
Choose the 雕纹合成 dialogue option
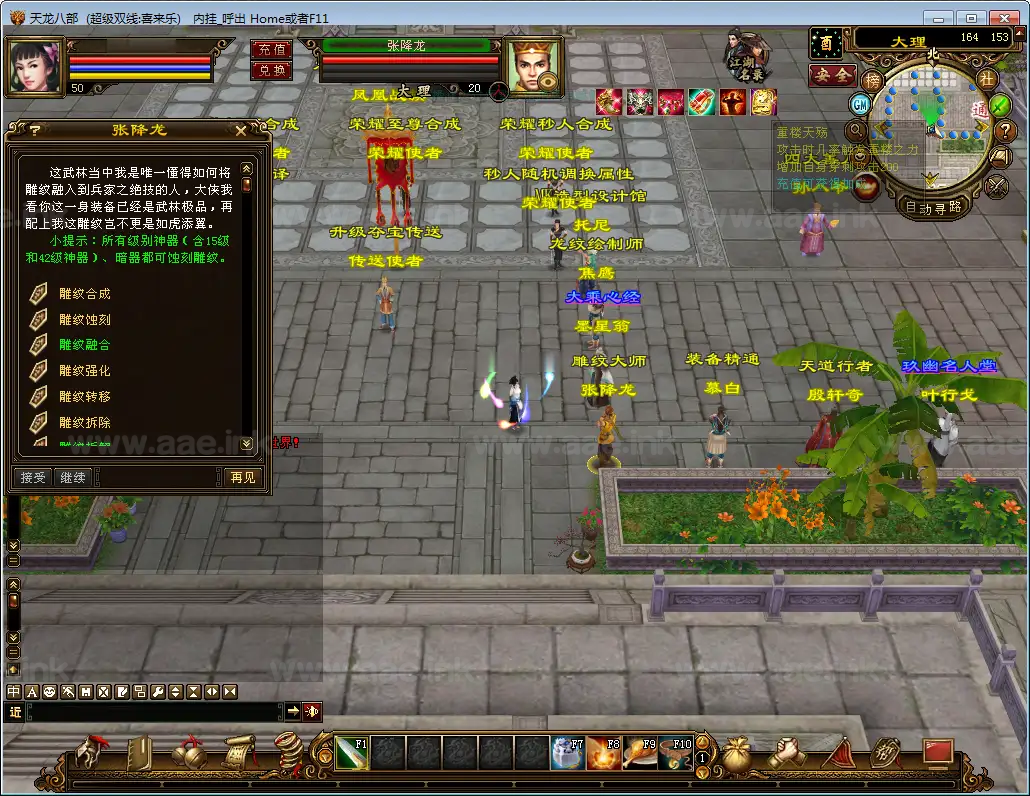84,294
